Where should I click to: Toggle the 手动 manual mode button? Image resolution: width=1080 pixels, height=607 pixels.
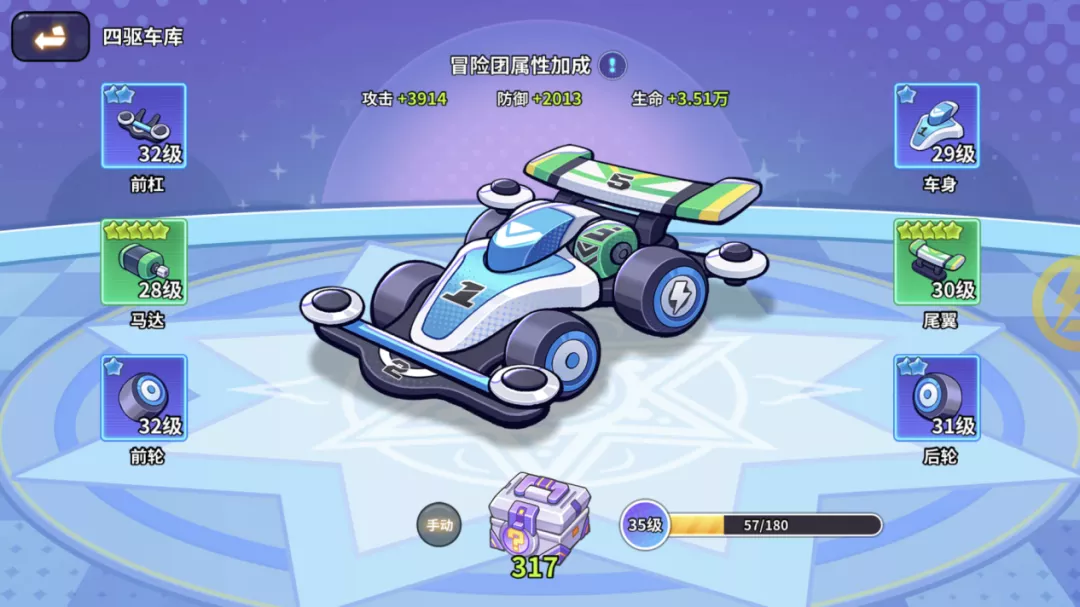(439, 524)
